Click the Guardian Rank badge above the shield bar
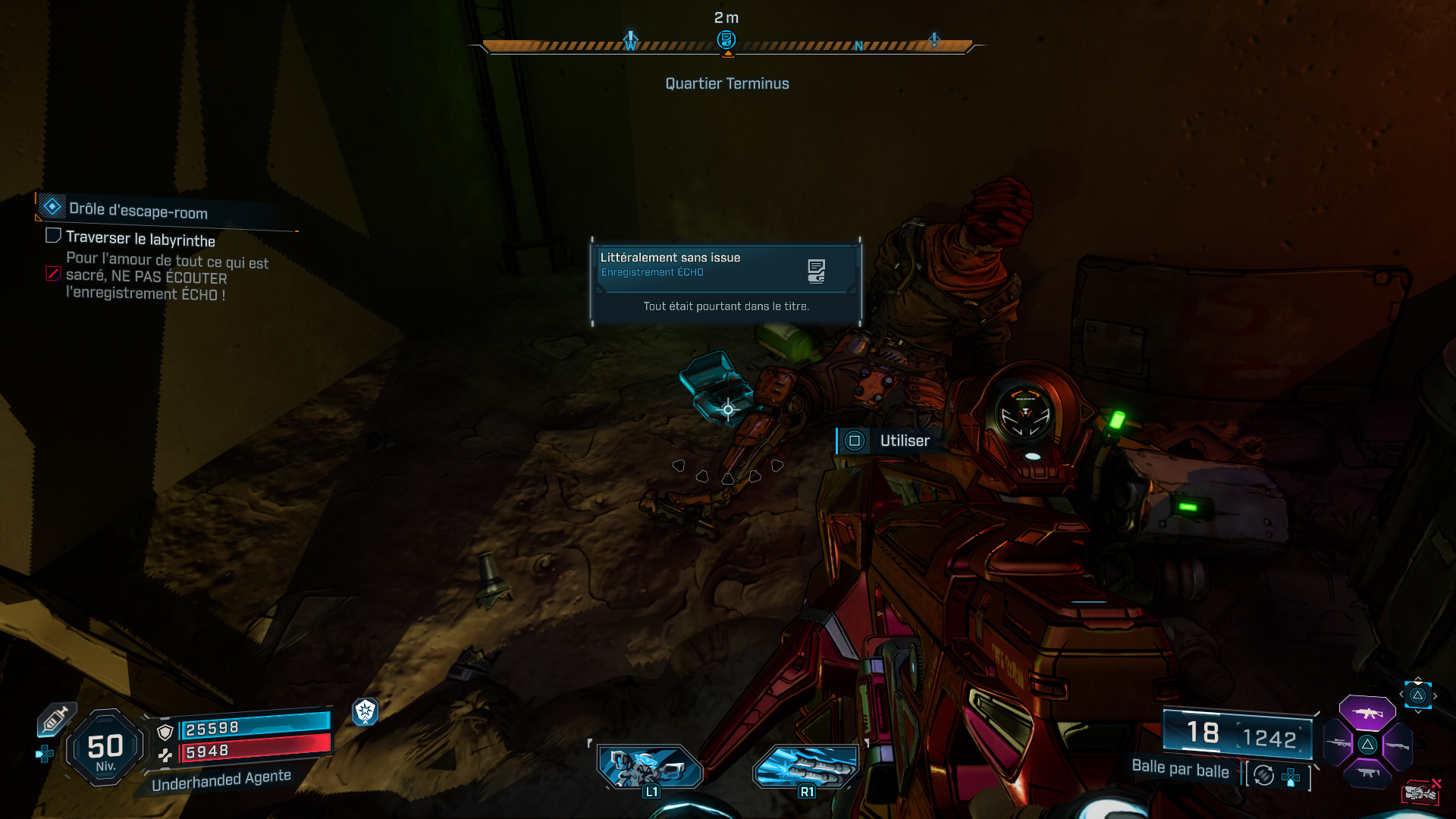Viewport: 1456px width, 819px height. pyautogui.click(x=367, y=714)
